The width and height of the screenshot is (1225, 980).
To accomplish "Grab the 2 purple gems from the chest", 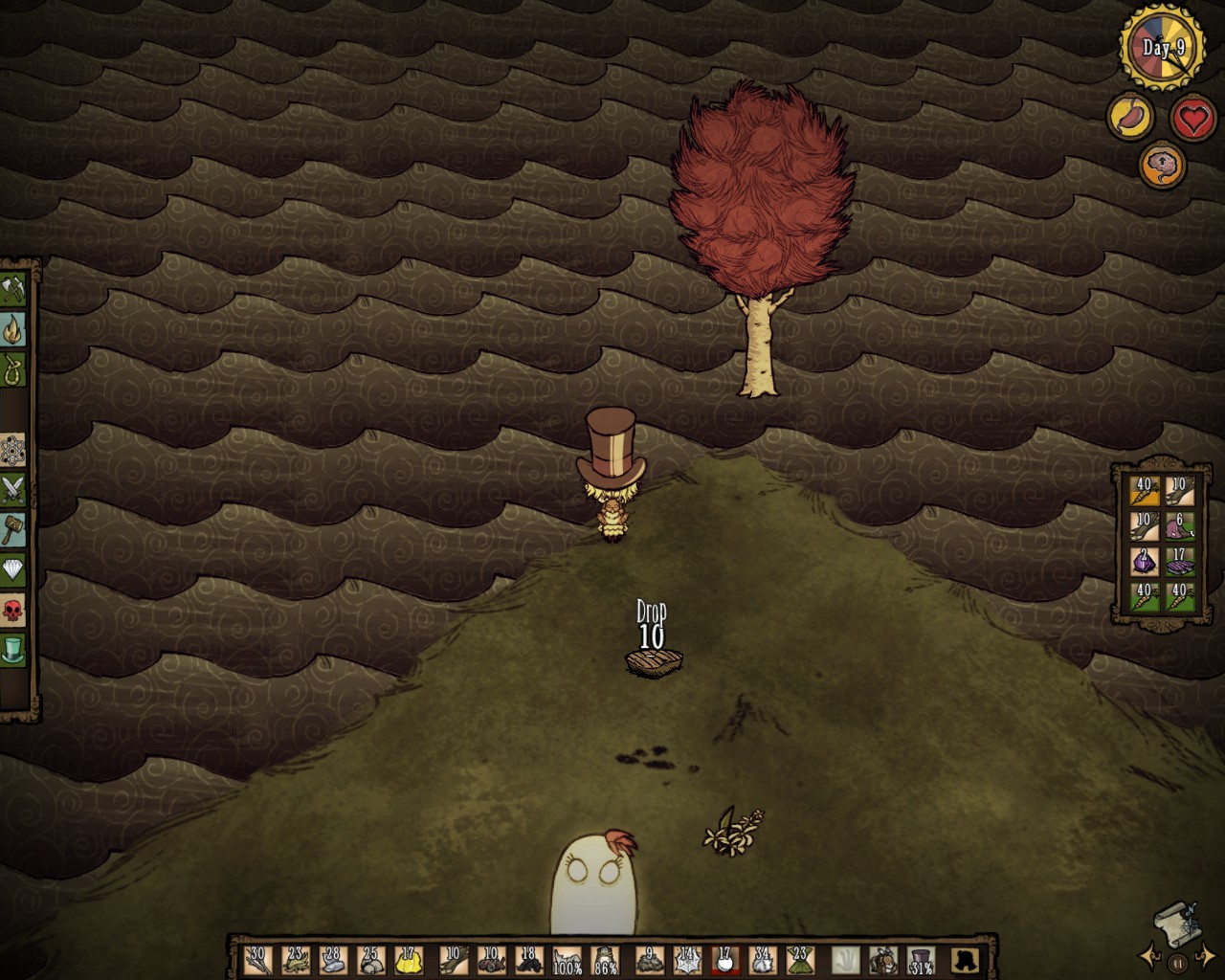I will (x=1144, y=560).
